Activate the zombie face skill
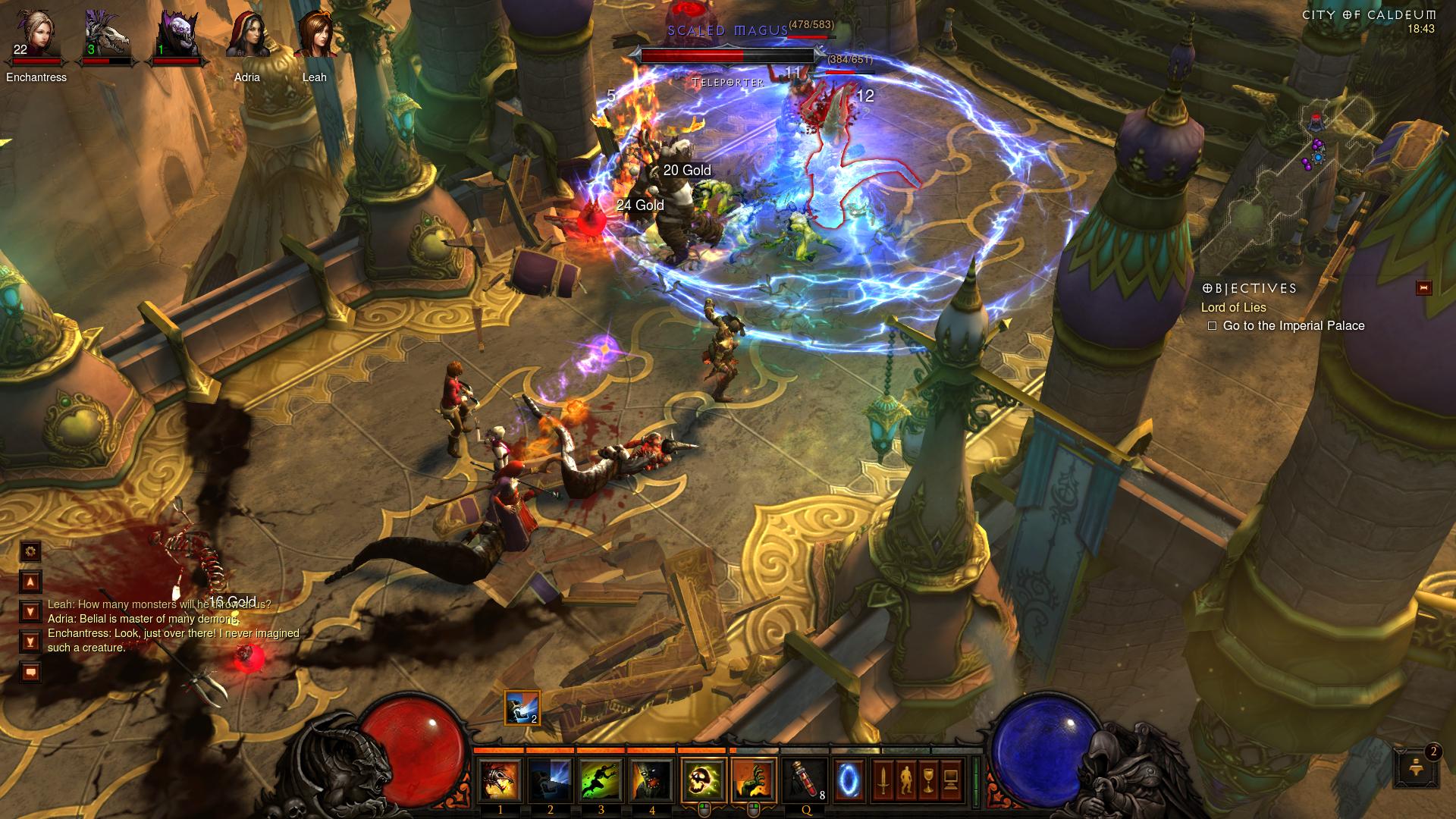Image resolution: width=1456 pixels, height=819 pixels. click(x=651, y=780)
